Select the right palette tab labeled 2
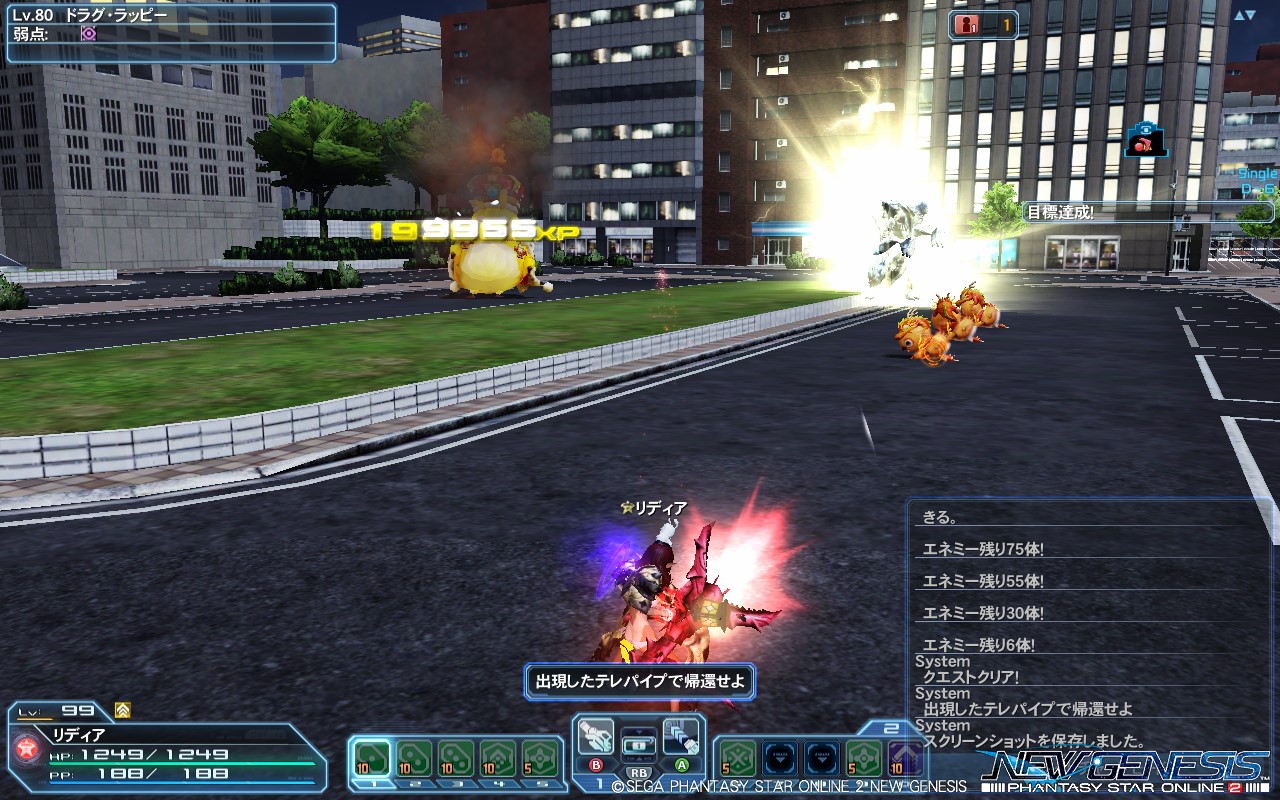 (x=890, y=727)
